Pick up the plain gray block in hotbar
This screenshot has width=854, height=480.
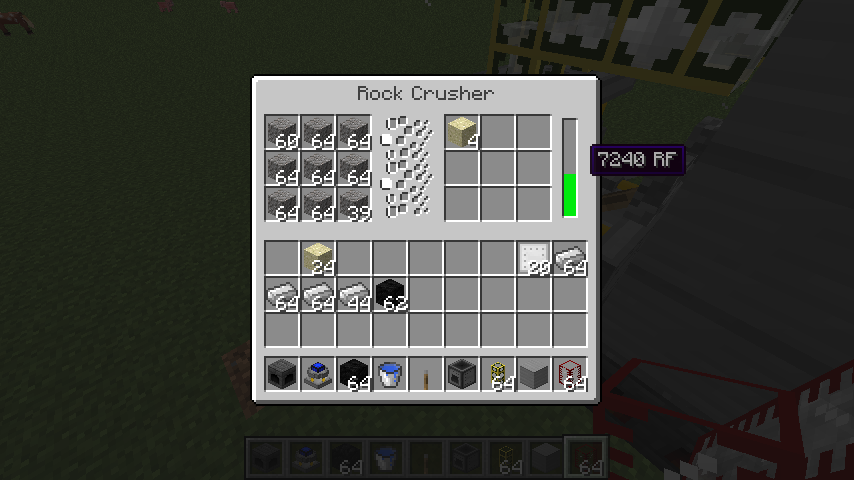pos(534,374)
